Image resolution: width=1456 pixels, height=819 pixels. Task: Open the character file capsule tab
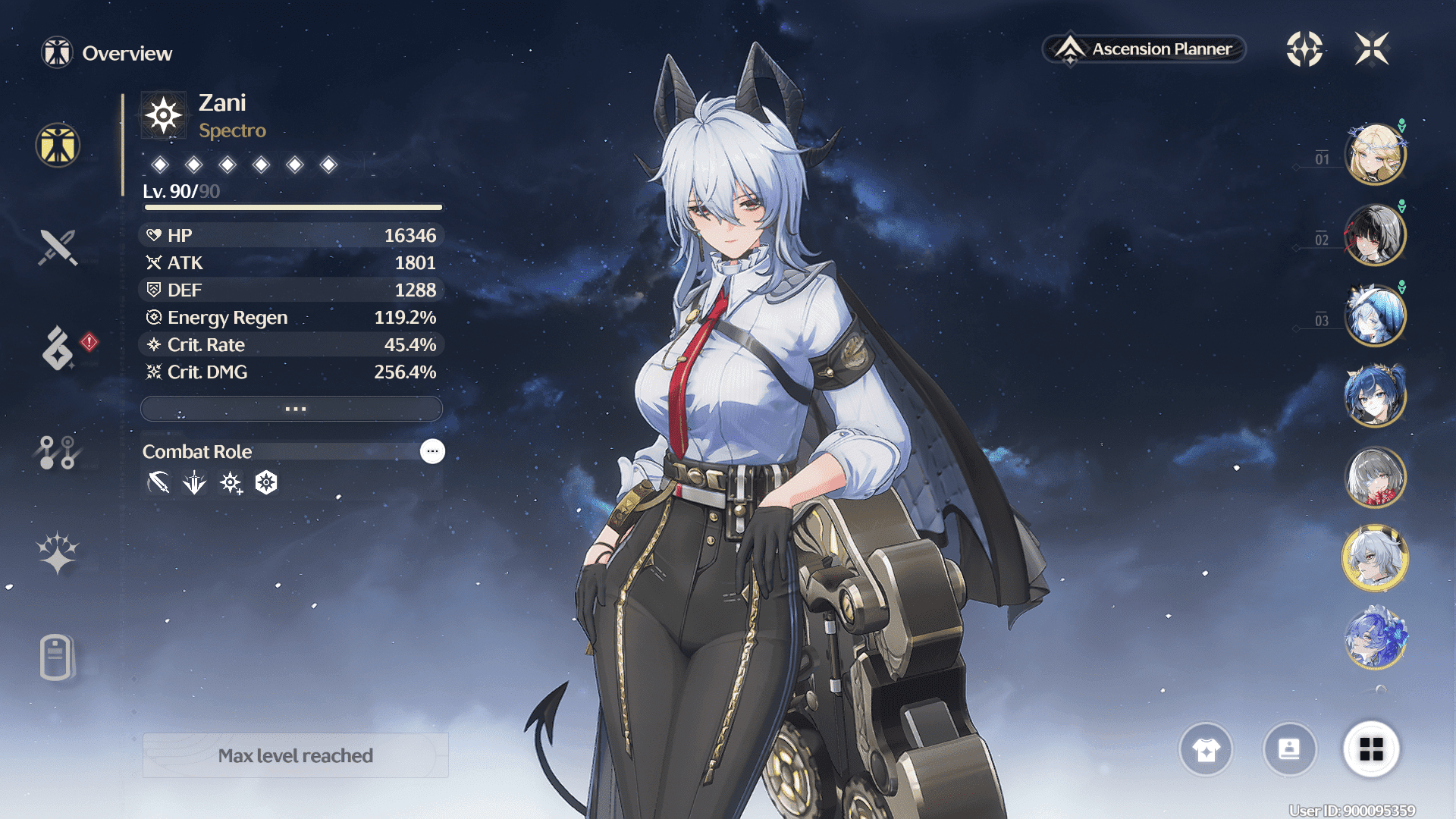(56, 657)
